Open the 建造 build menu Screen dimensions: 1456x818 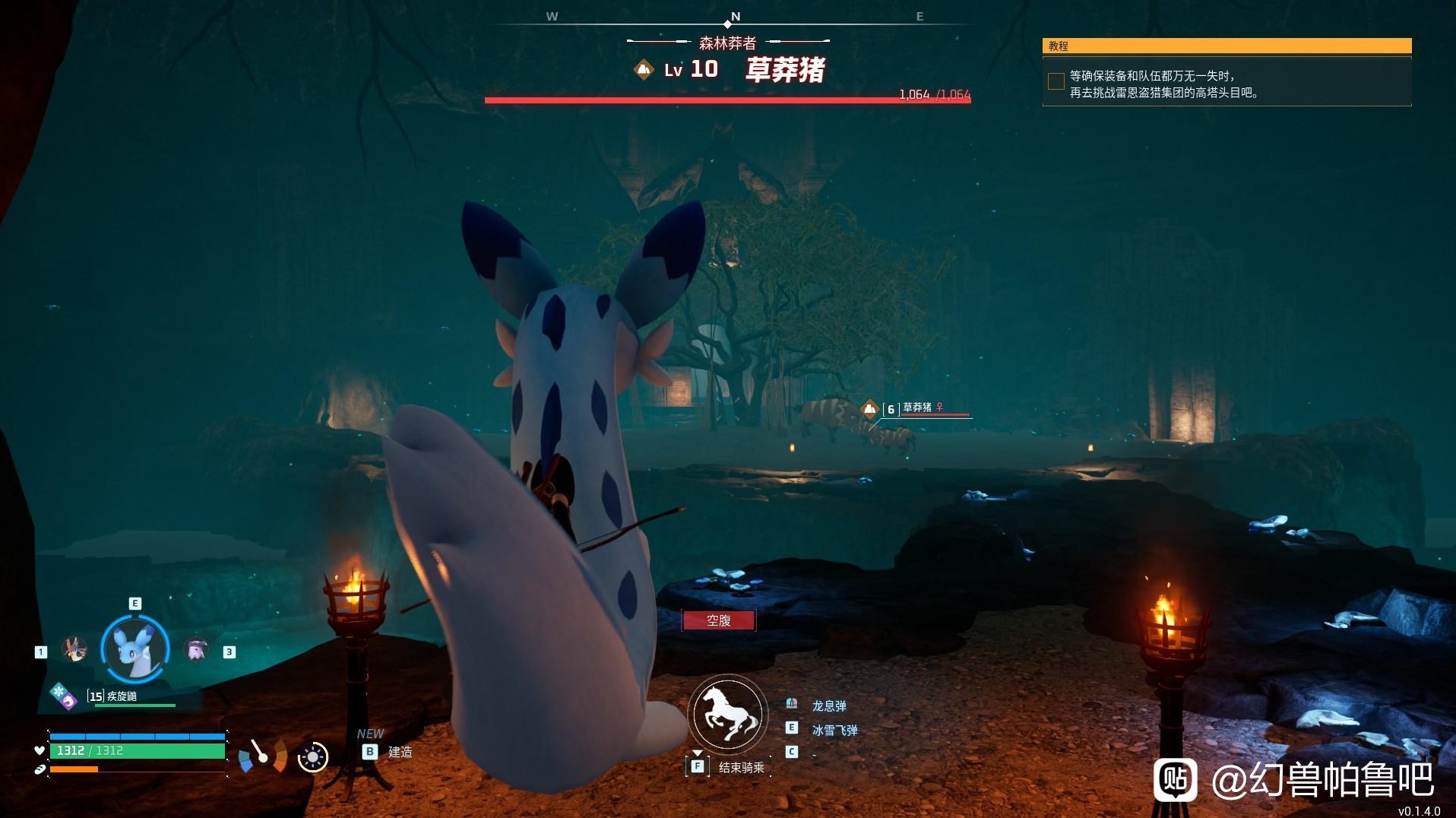400,752
